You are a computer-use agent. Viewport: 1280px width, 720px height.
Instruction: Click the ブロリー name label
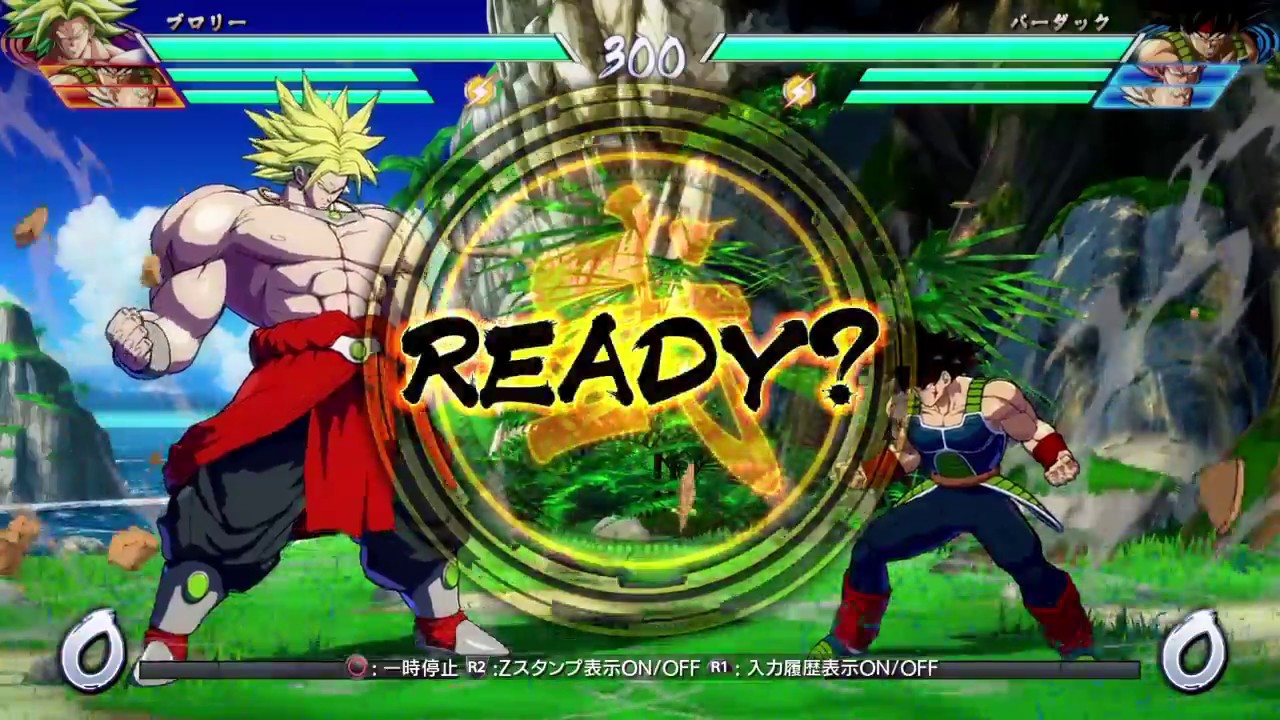coord(206,20)
